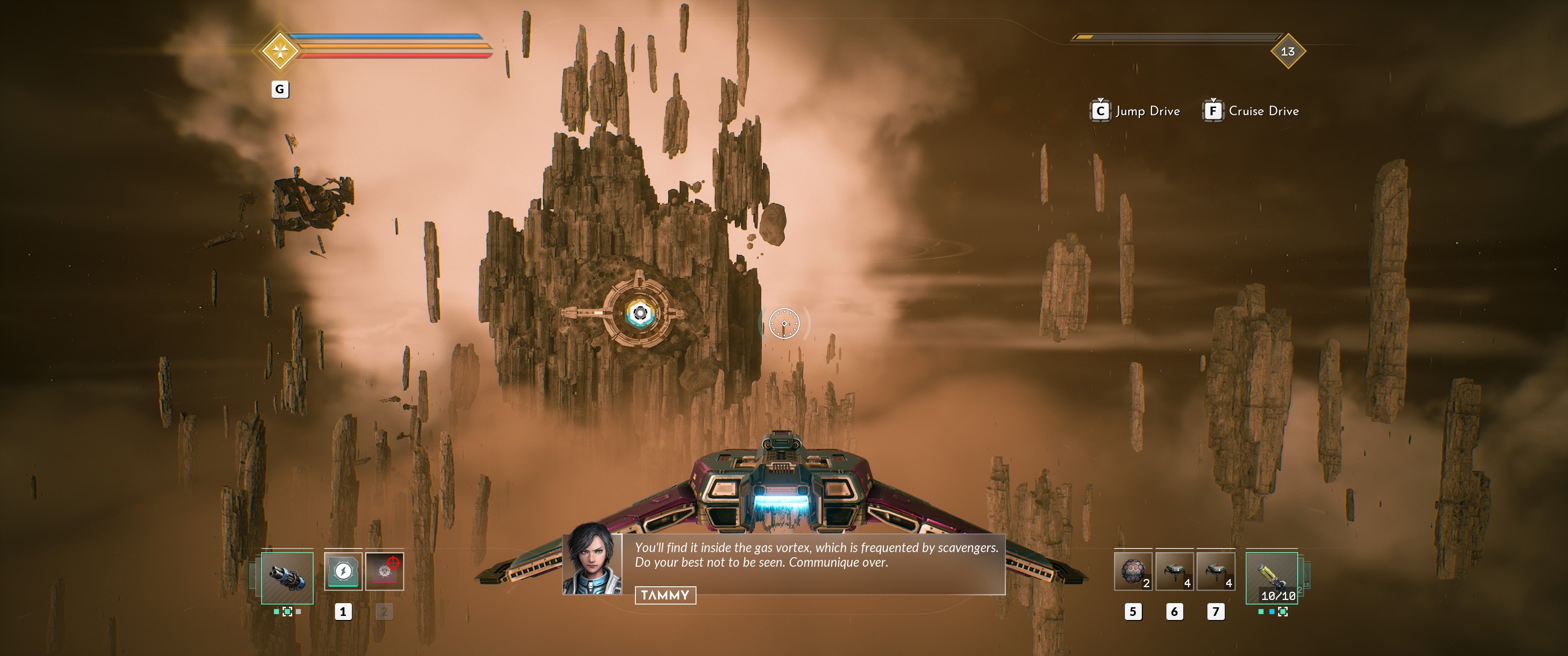Select the yellow missile launcher secondary weapon
1568x656 pixels.
[1272, 578]
